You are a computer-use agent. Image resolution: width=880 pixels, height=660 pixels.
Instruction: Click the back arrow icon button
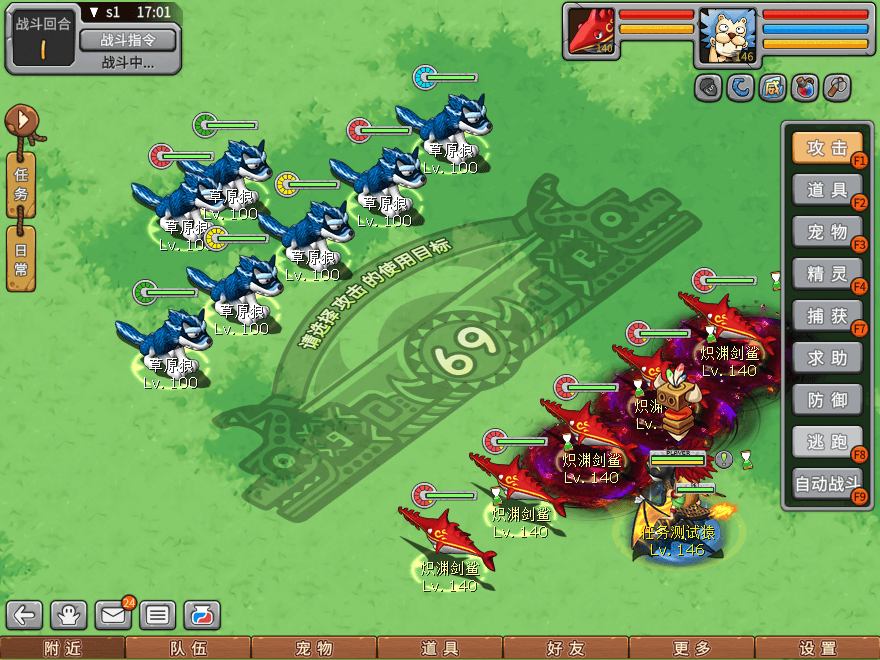tap(25, 615)
